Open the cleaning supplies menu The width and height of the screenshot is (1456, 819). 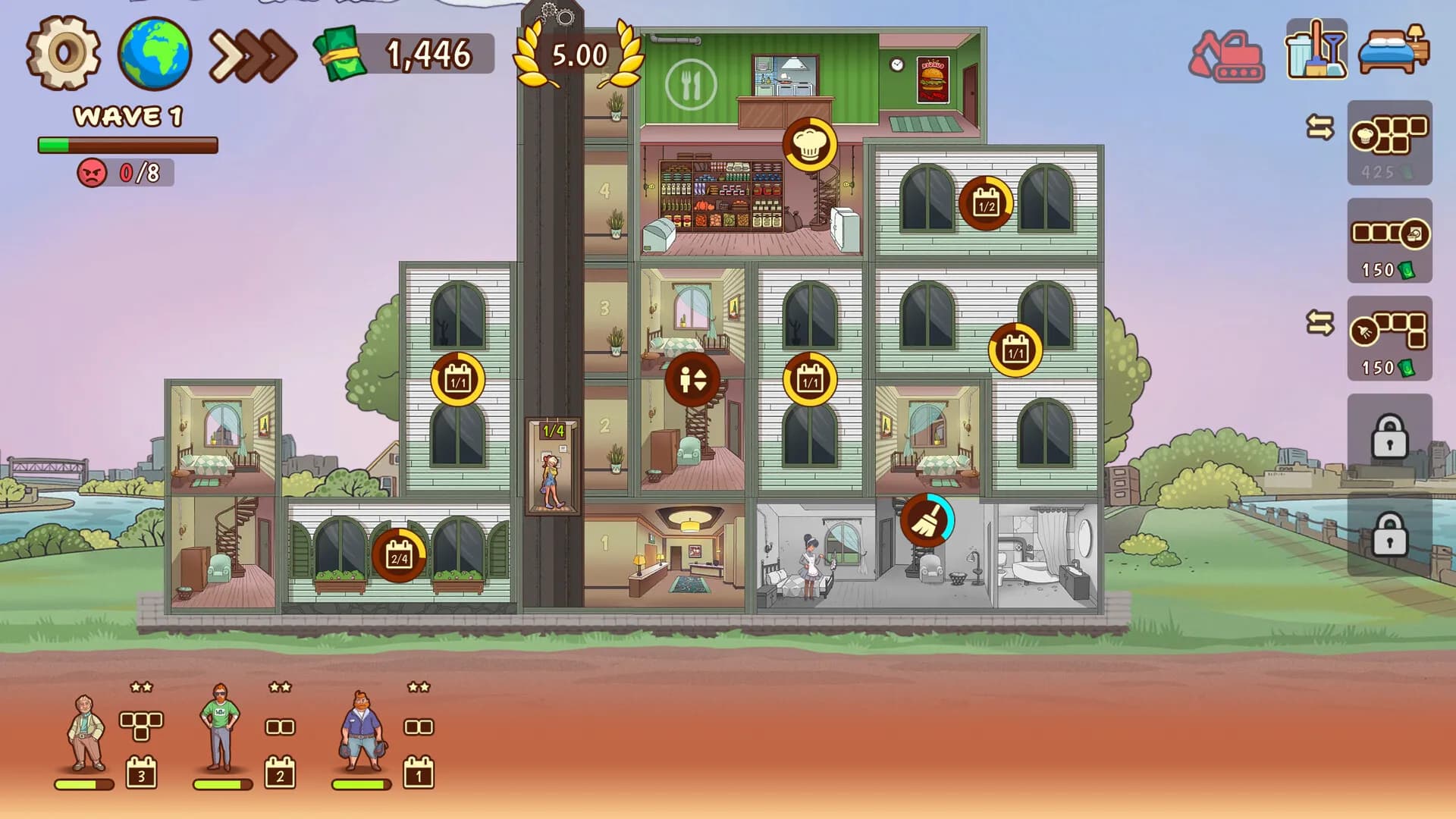click(1316, 50)
